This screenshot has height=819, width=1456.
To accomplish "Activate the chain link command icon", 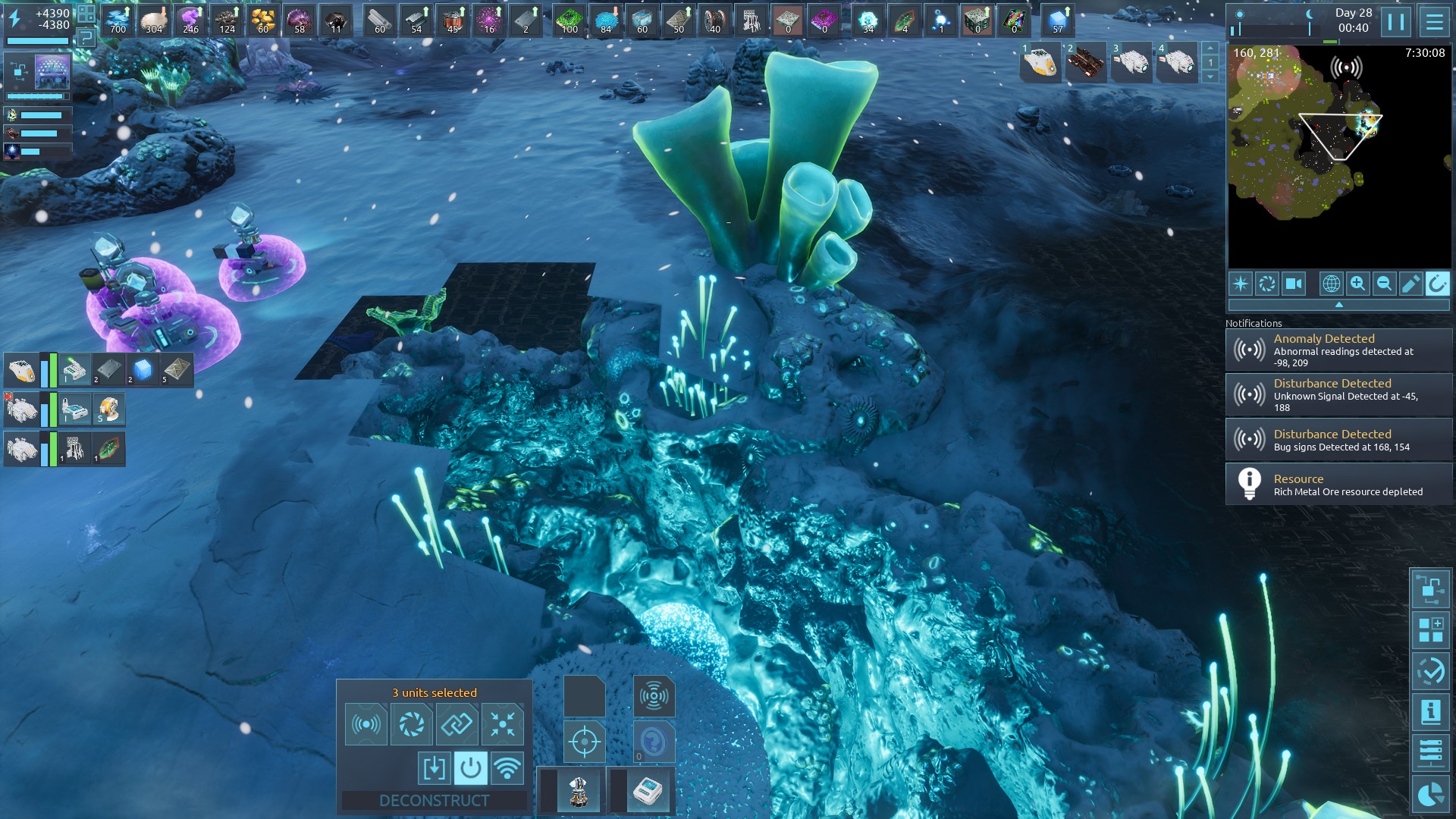I will 457,724.
